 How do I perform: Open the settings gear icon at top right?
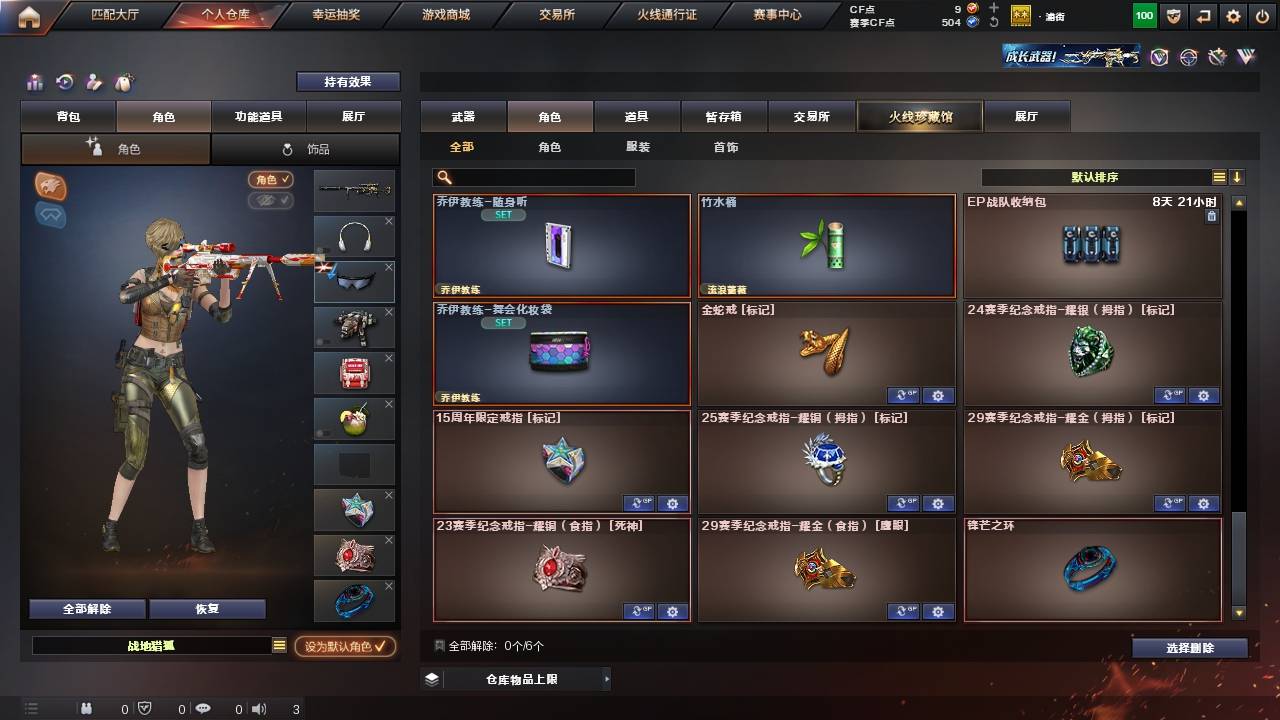pyautogui.click(x=1233, y=15)
